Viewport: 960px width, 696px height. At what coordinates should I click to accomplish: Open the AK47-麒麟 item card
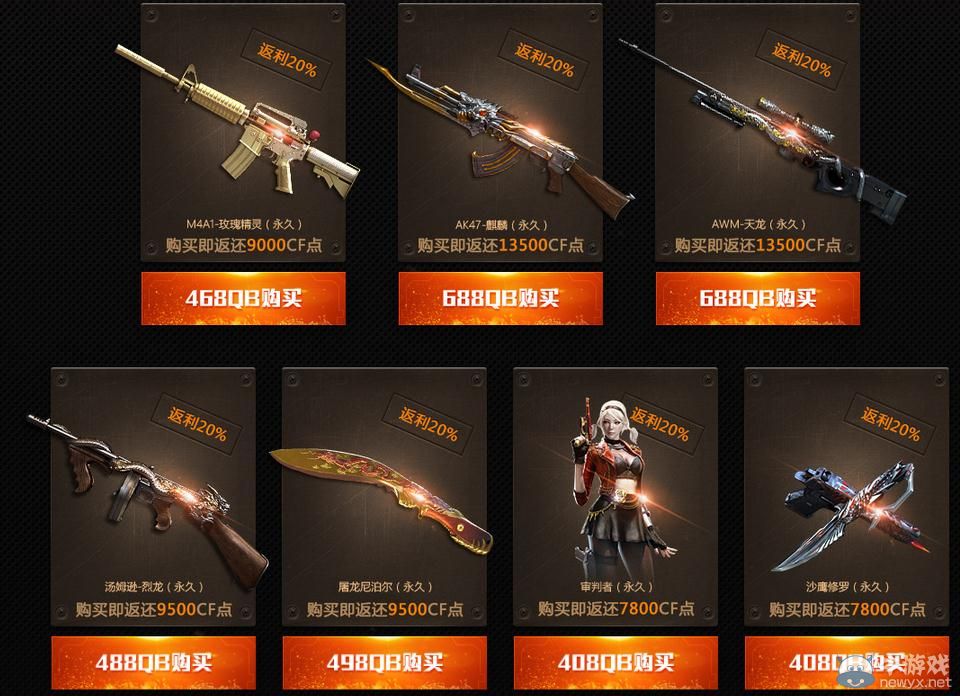coord(500,132)
